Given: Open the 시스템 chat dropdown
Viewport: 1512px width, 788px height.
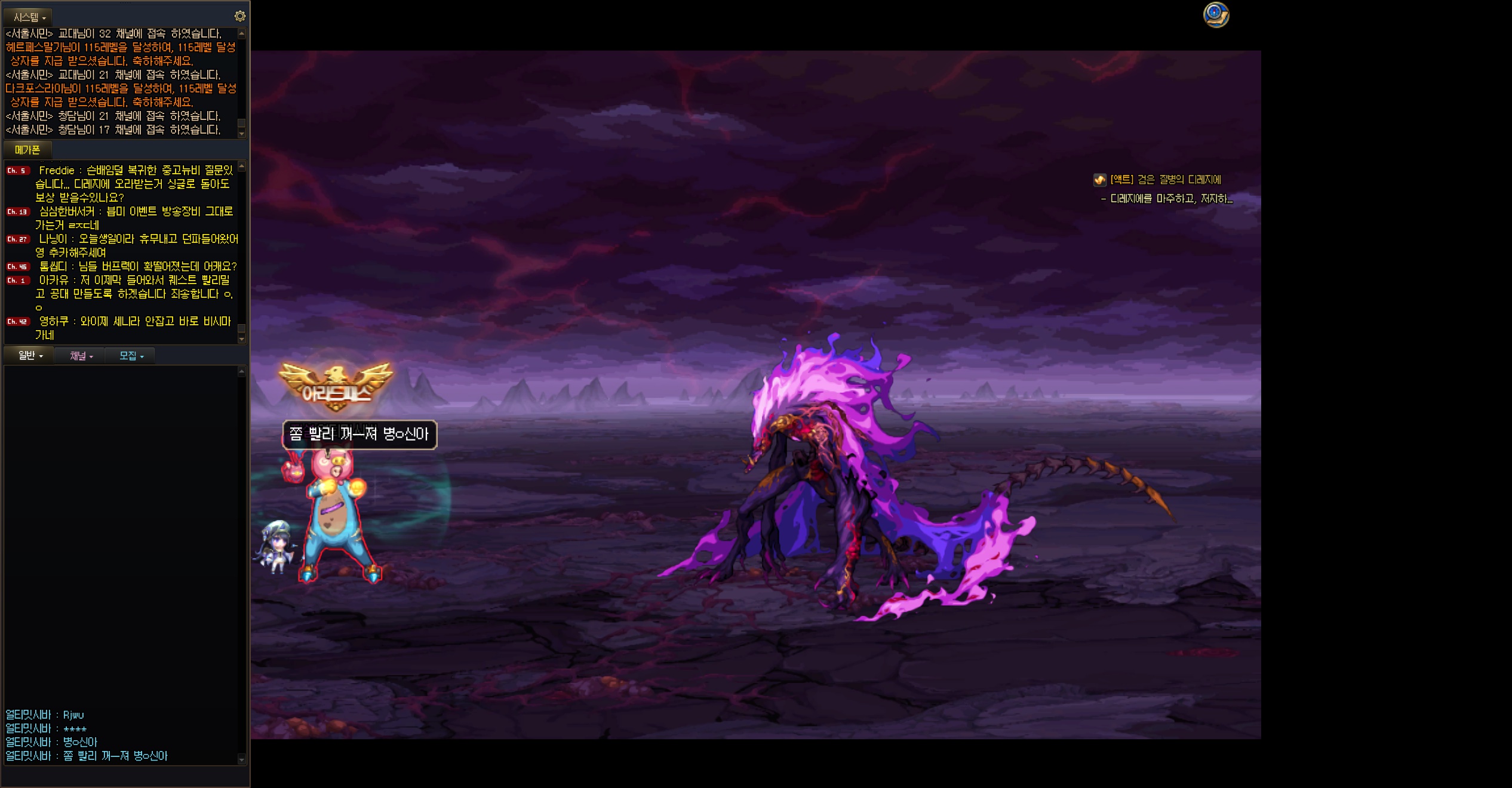Looking at the screenshot, I should coord(29,17).
